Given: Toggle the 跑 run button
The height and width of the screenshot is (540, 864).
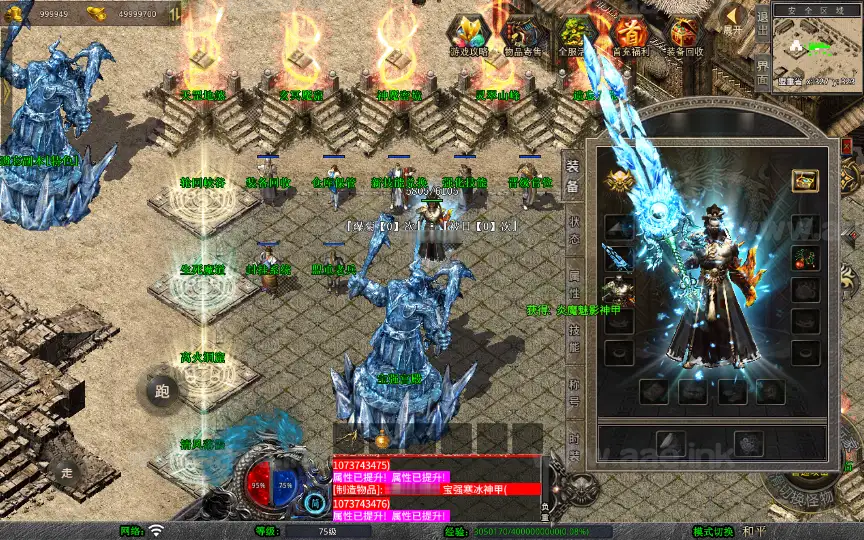Looking at the screenshot, I should 163,391.
